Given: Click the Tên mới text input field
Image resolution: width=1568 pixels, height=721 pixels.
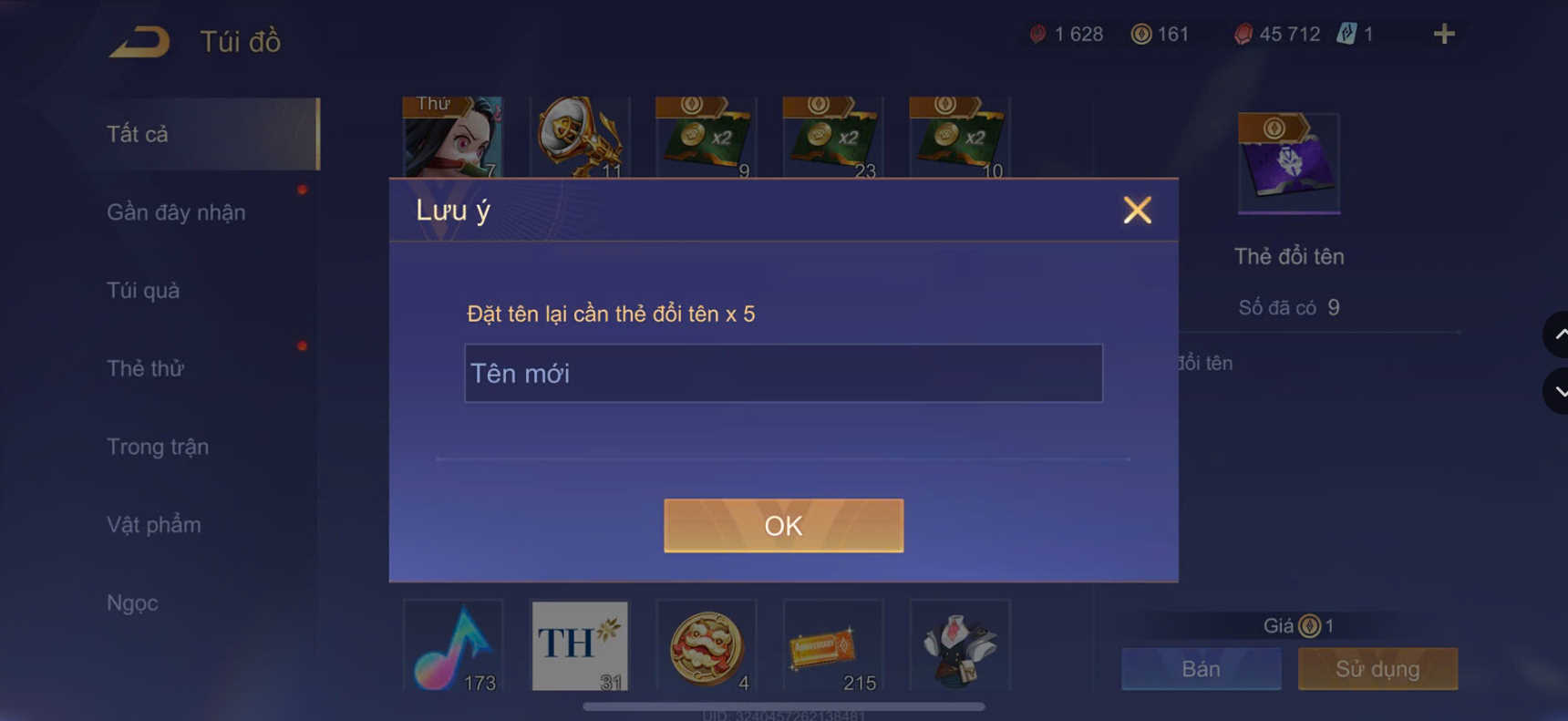Looking at the screenshot, I should pyautogui.click(x=783, y=373).
